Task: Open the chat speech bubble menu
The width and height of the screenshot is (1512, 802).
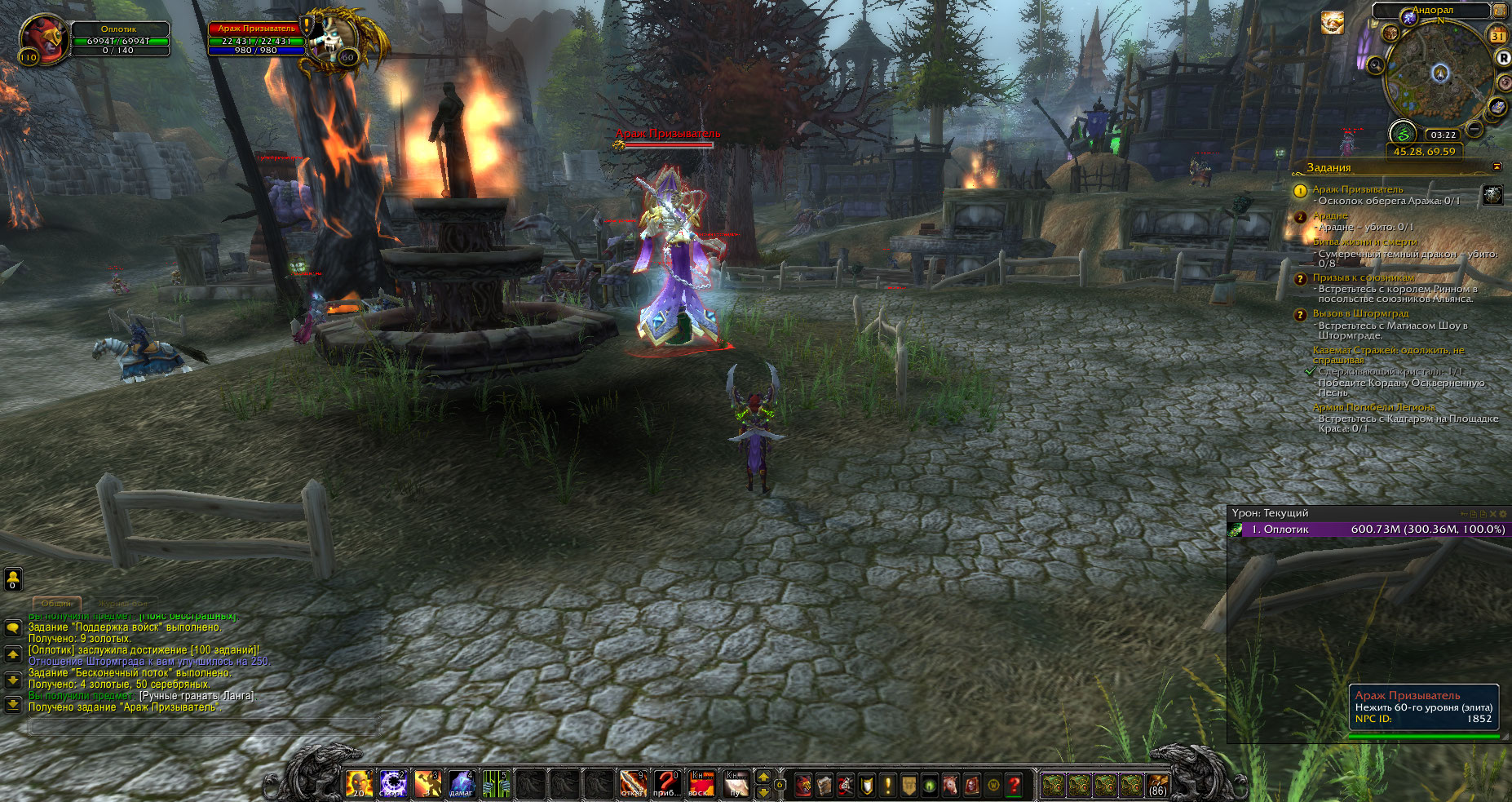Action: (13, 628)
